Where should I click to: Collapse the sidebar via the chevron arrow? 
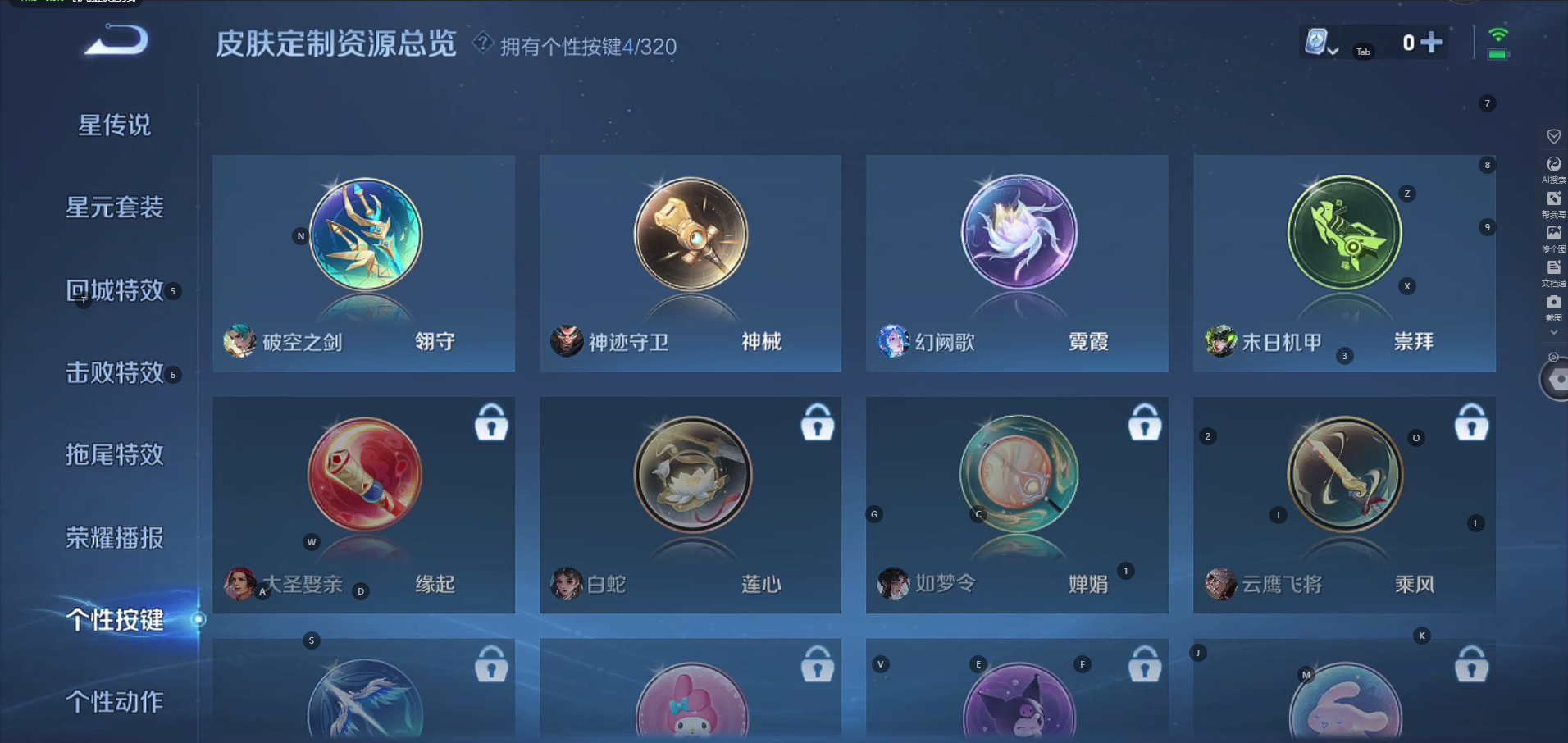pyautogui.click(x=1552, y=331)
